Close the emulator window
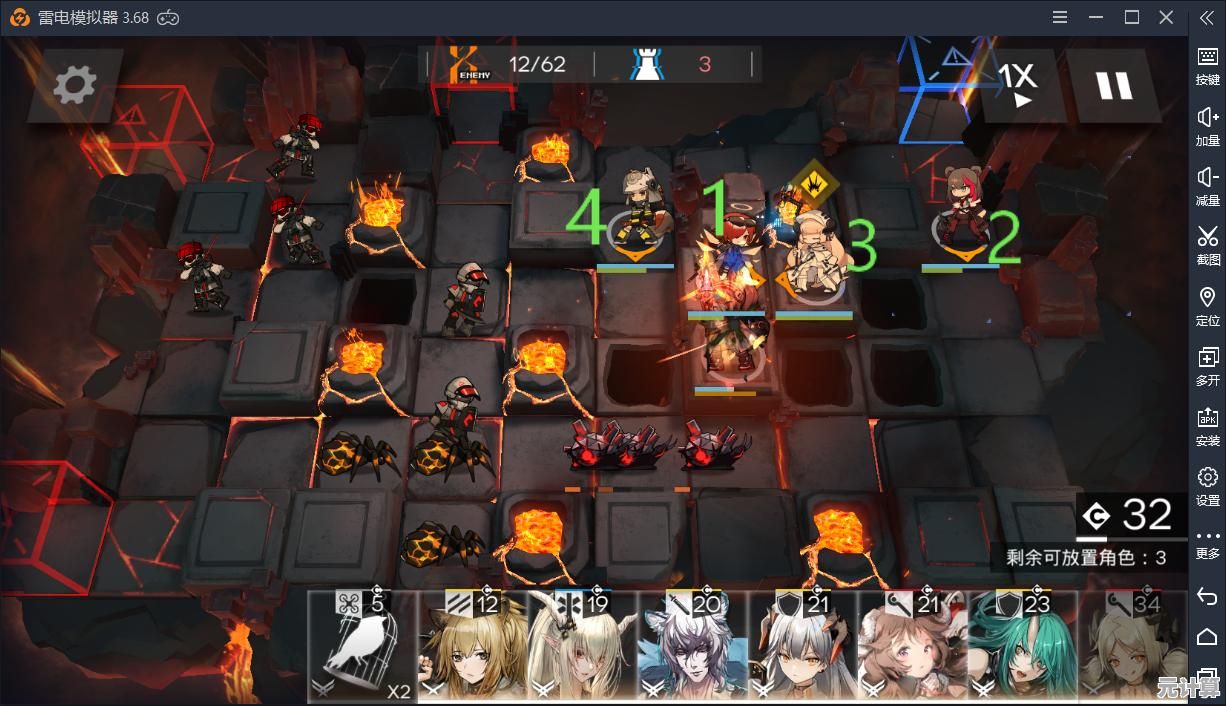The width and height of the screenshot is (1226, 706). pyautogui.click(x=1166, y=17)
